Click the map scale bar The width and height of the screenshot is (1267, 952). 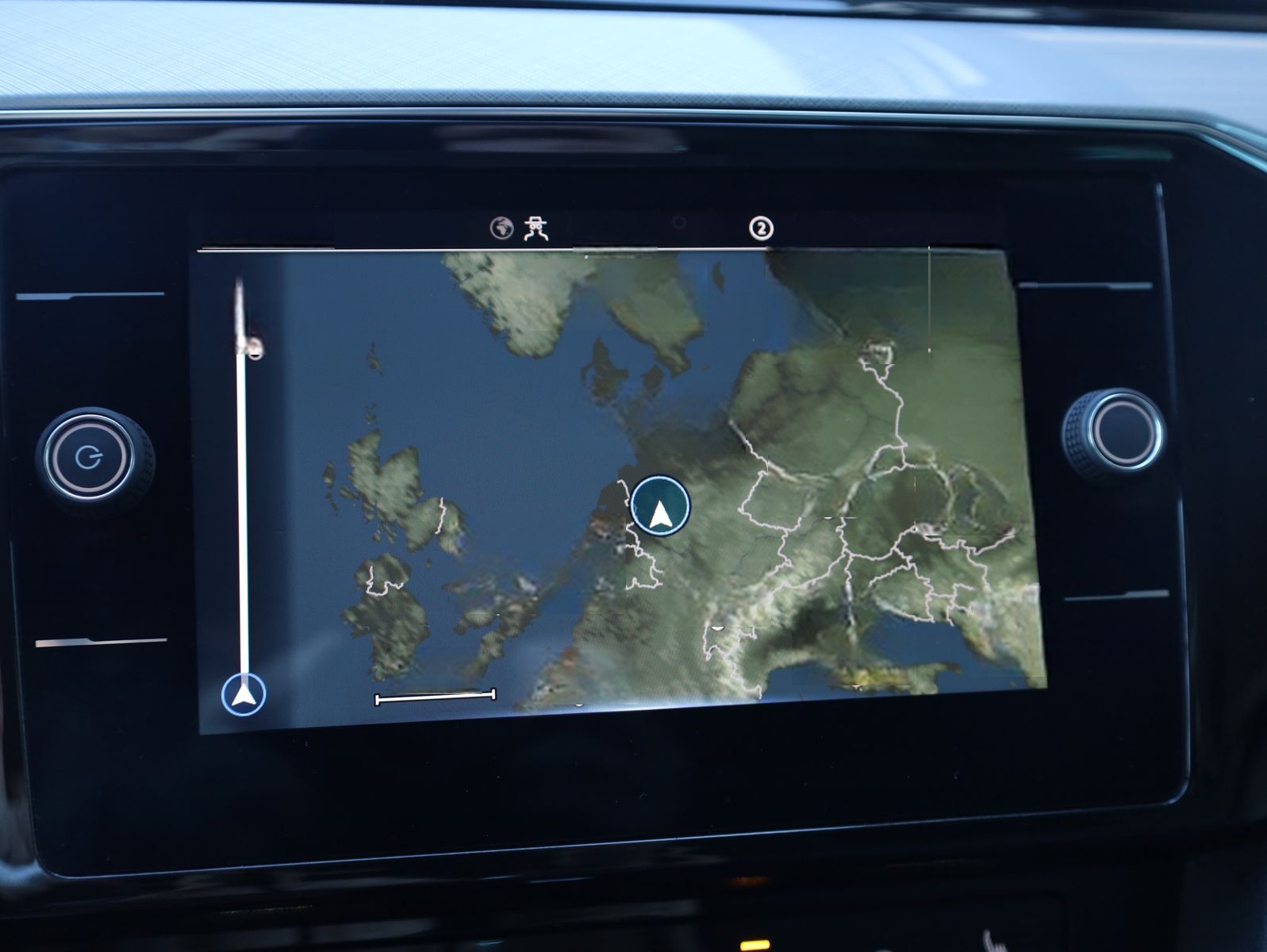point(435,697)
